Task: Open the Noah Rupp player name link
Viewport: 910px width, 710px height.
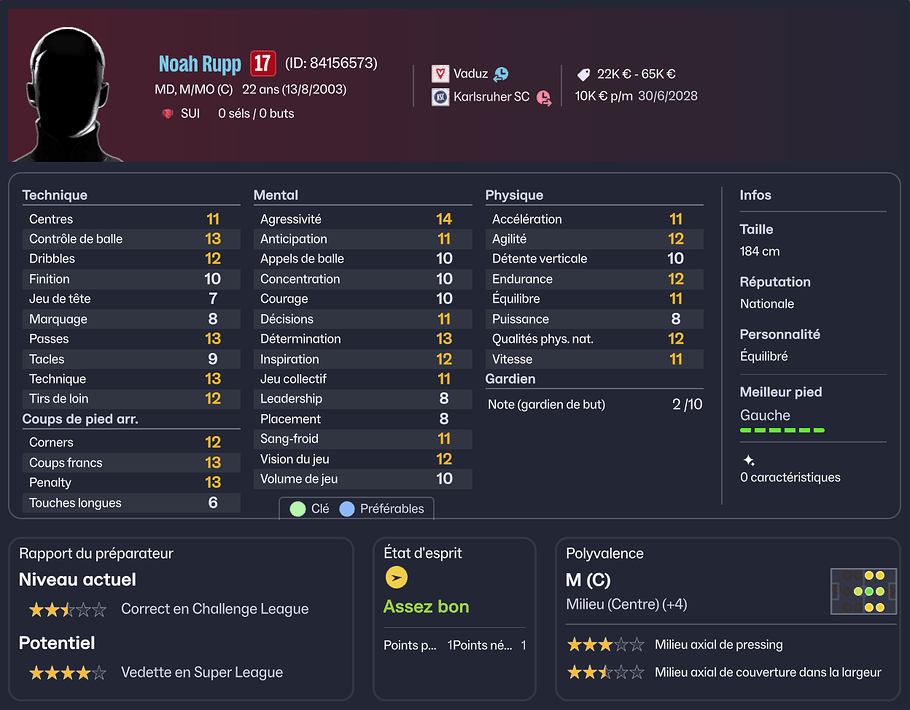Action: click(199, 64)
